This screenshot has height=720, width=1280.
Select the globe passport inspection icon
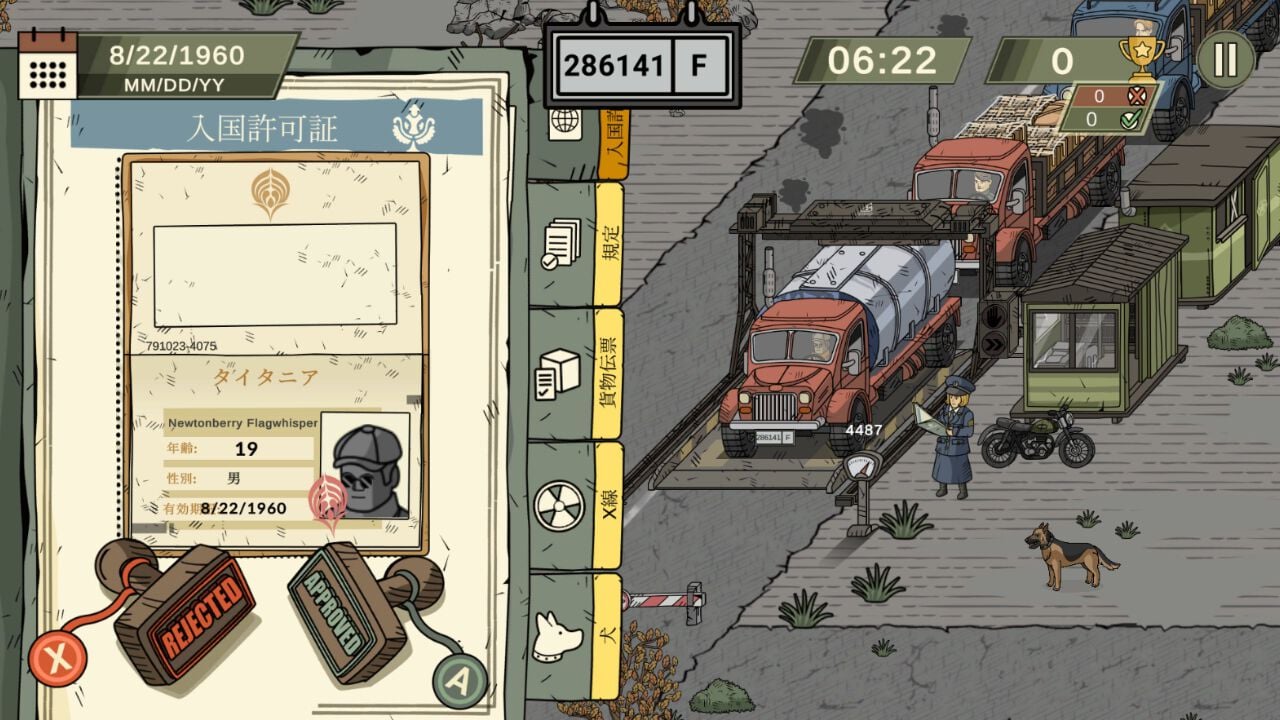pos(566,123)
